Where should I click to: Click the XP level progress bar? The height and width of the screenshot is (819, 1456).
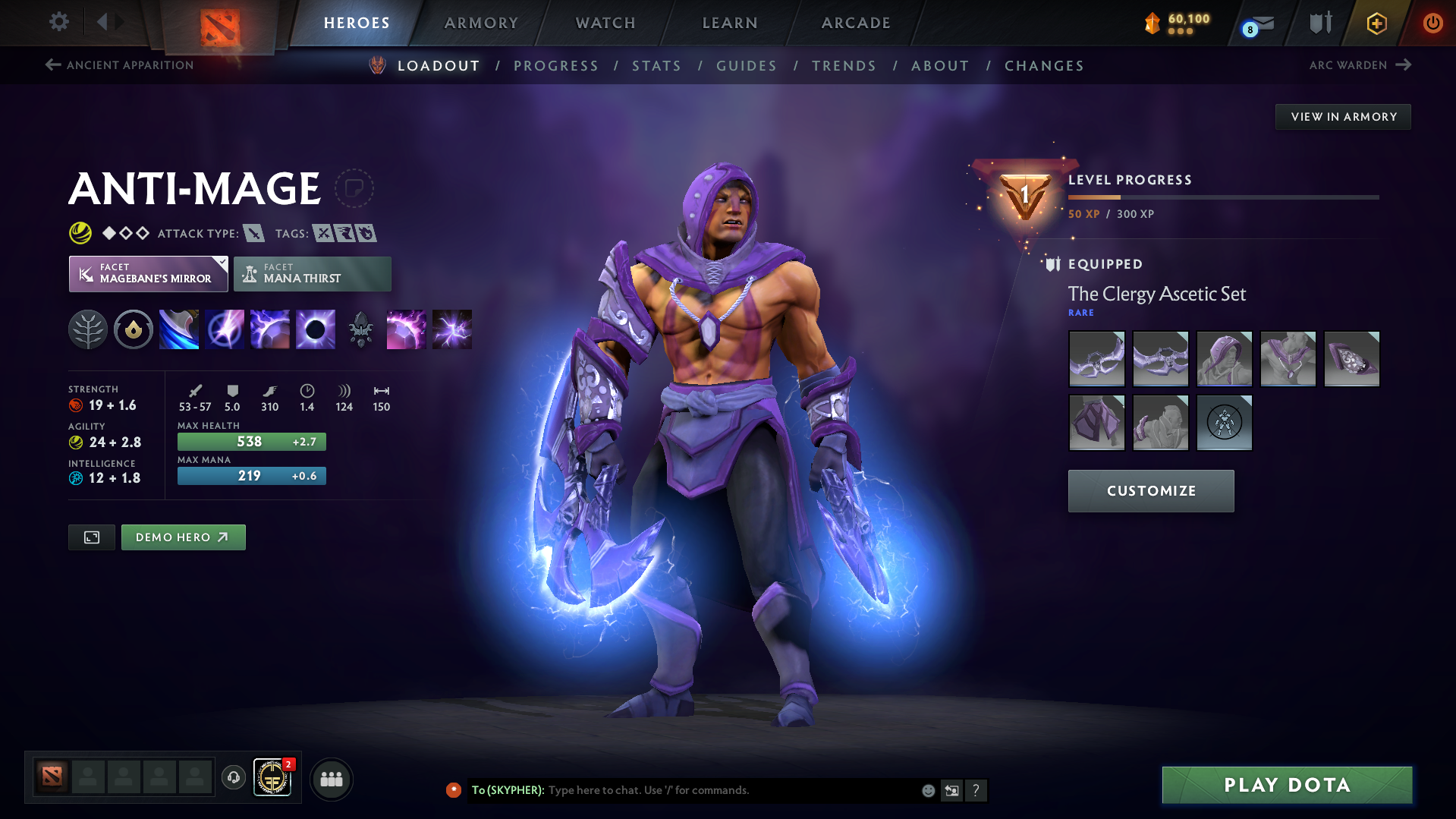(1222, 197)
